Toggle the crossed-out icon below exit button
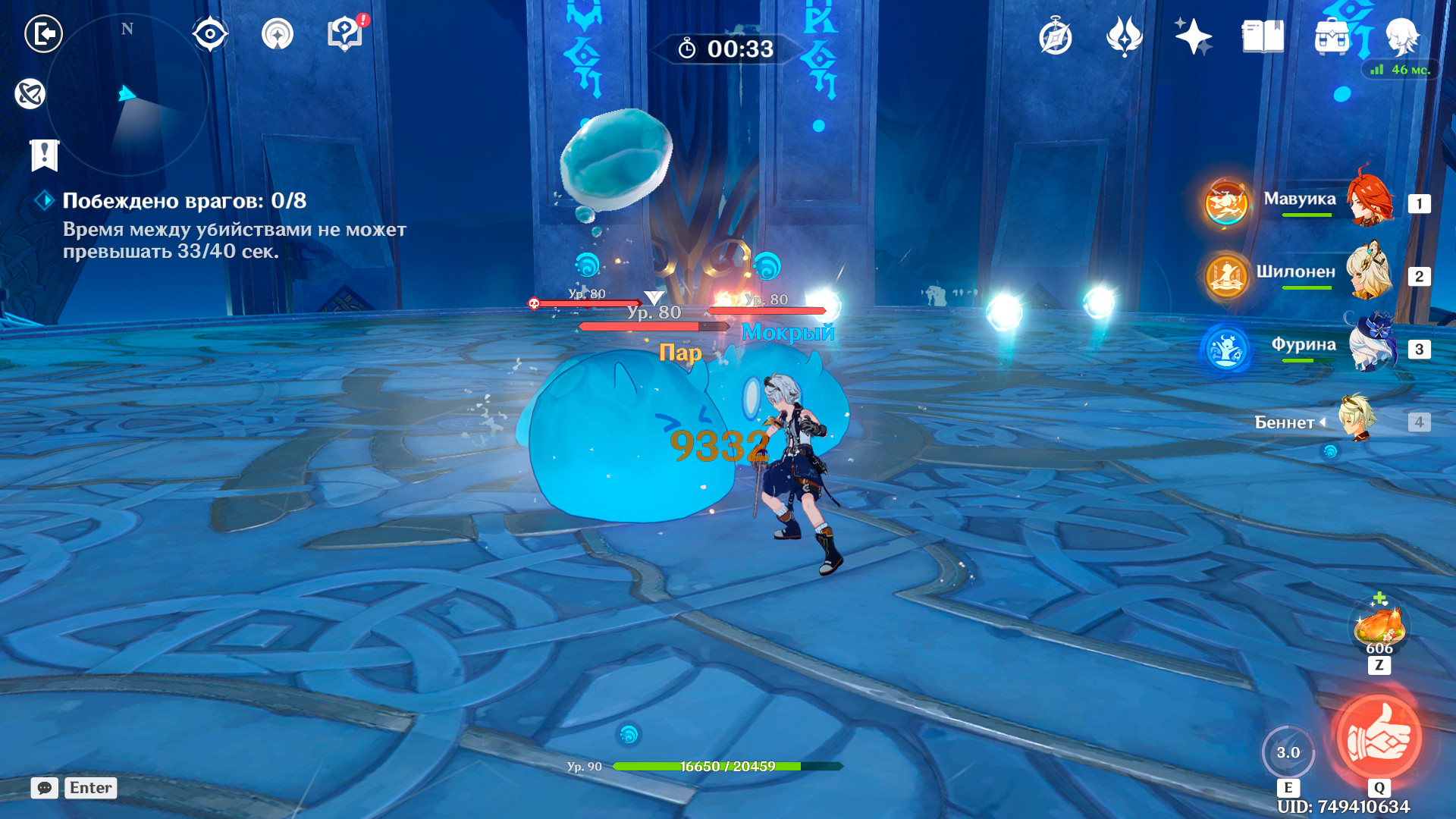1456x819 pixels. click(x=30, y=94)
